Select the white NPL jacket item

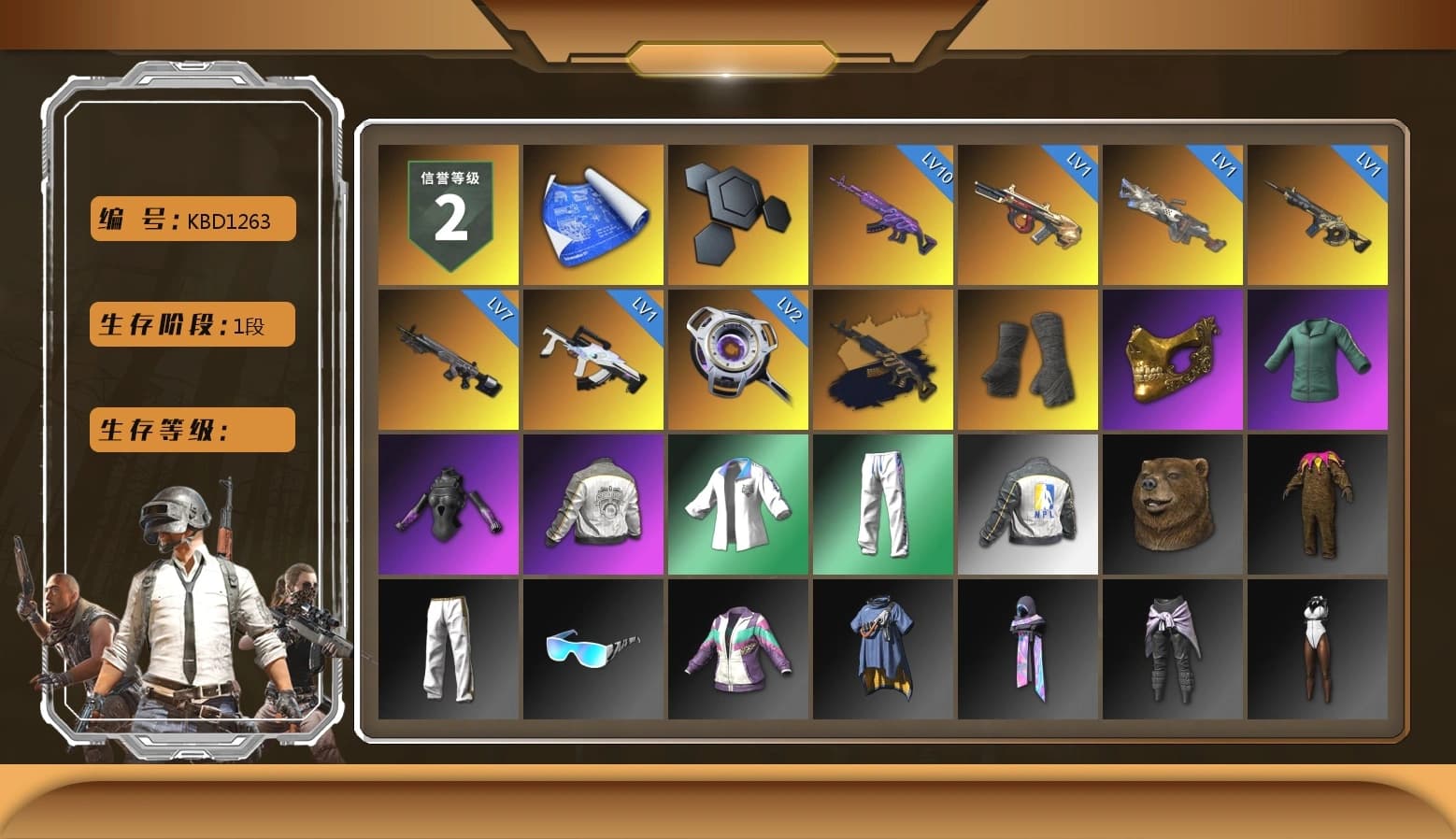[x=1029, y=503]
